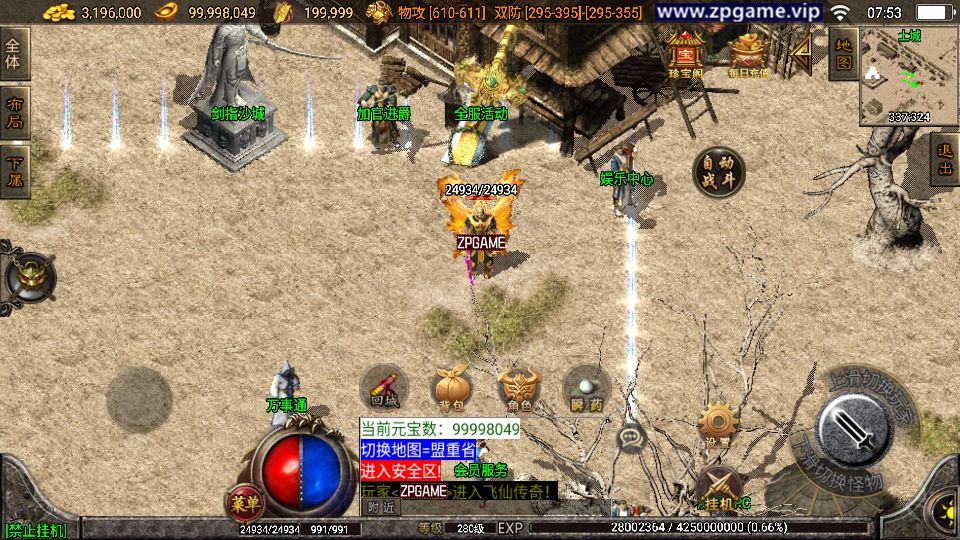The width and height of the screenshot is (960, 540).
Task: Open the 背包 backpack
Action: [448, 388]
